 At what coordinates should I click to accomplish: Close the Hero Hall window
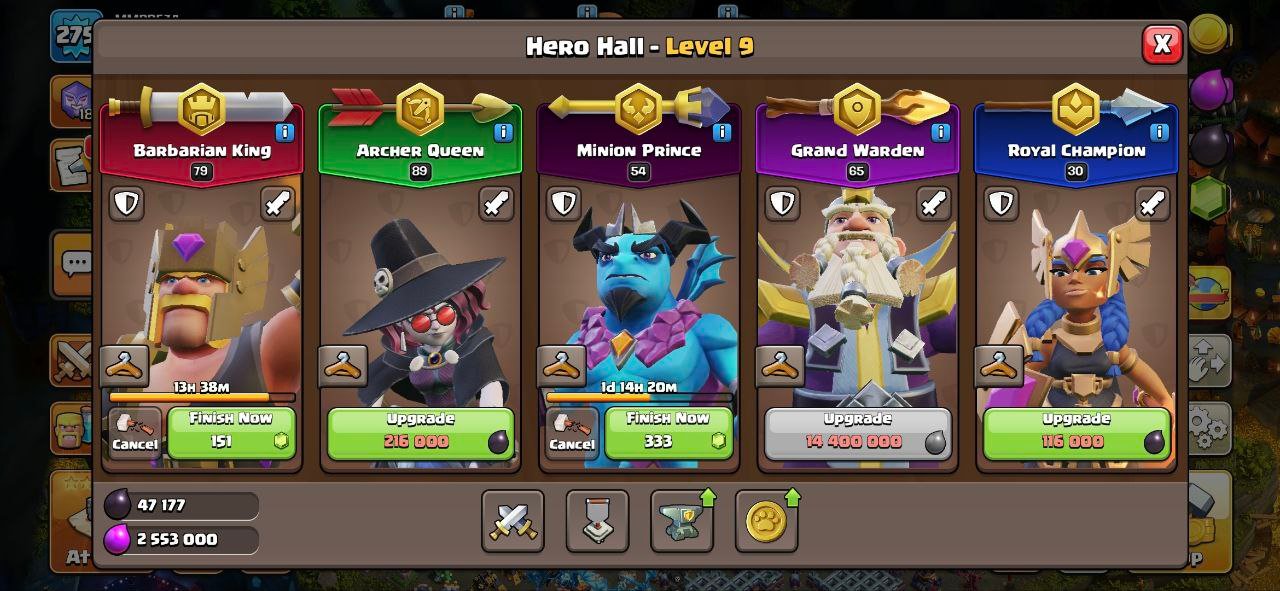click(x=1162, y=44)
